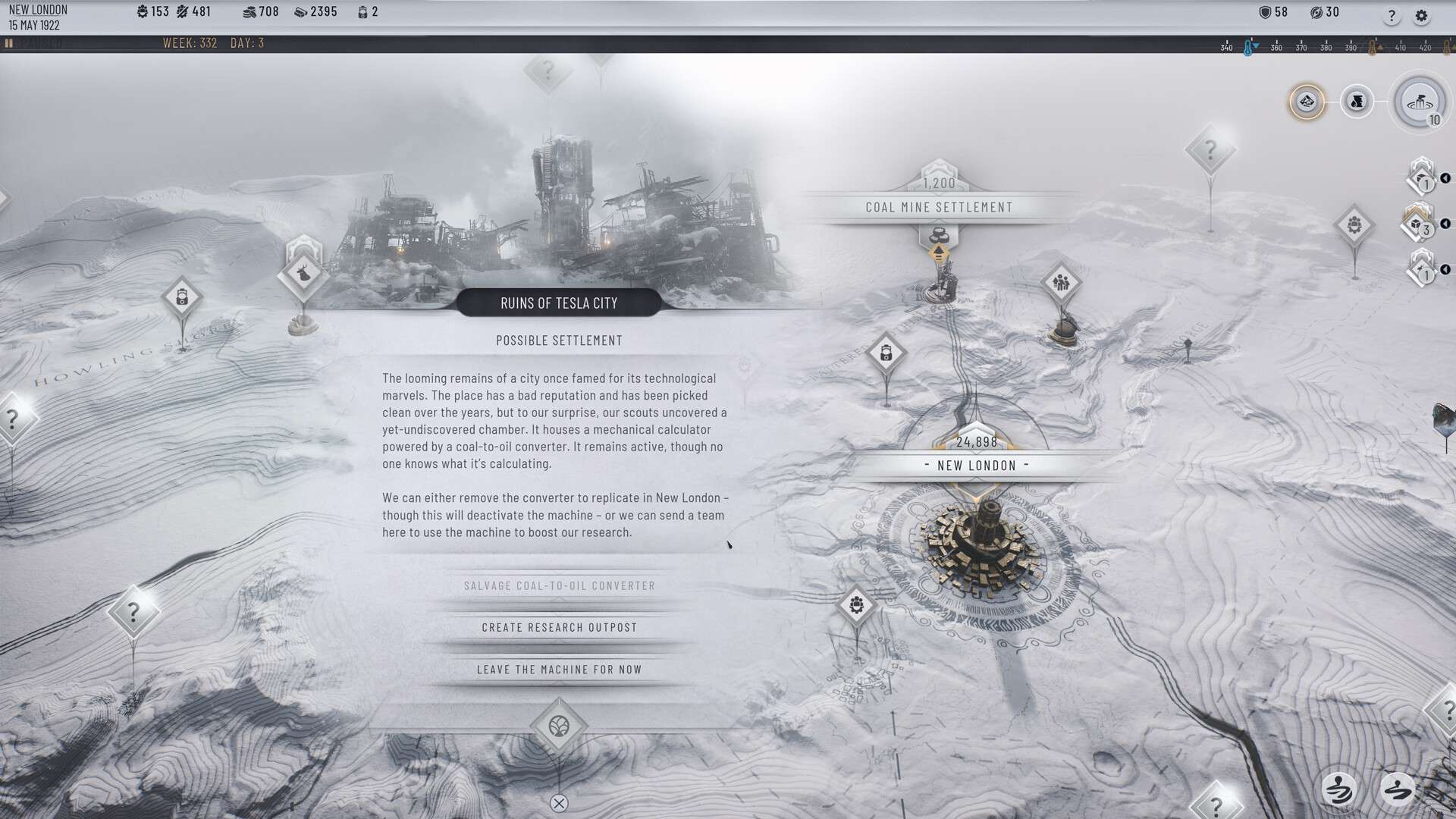Select the three-people map marker
The width and height of the screenshot is (1456, 819).
point(1061,283)
